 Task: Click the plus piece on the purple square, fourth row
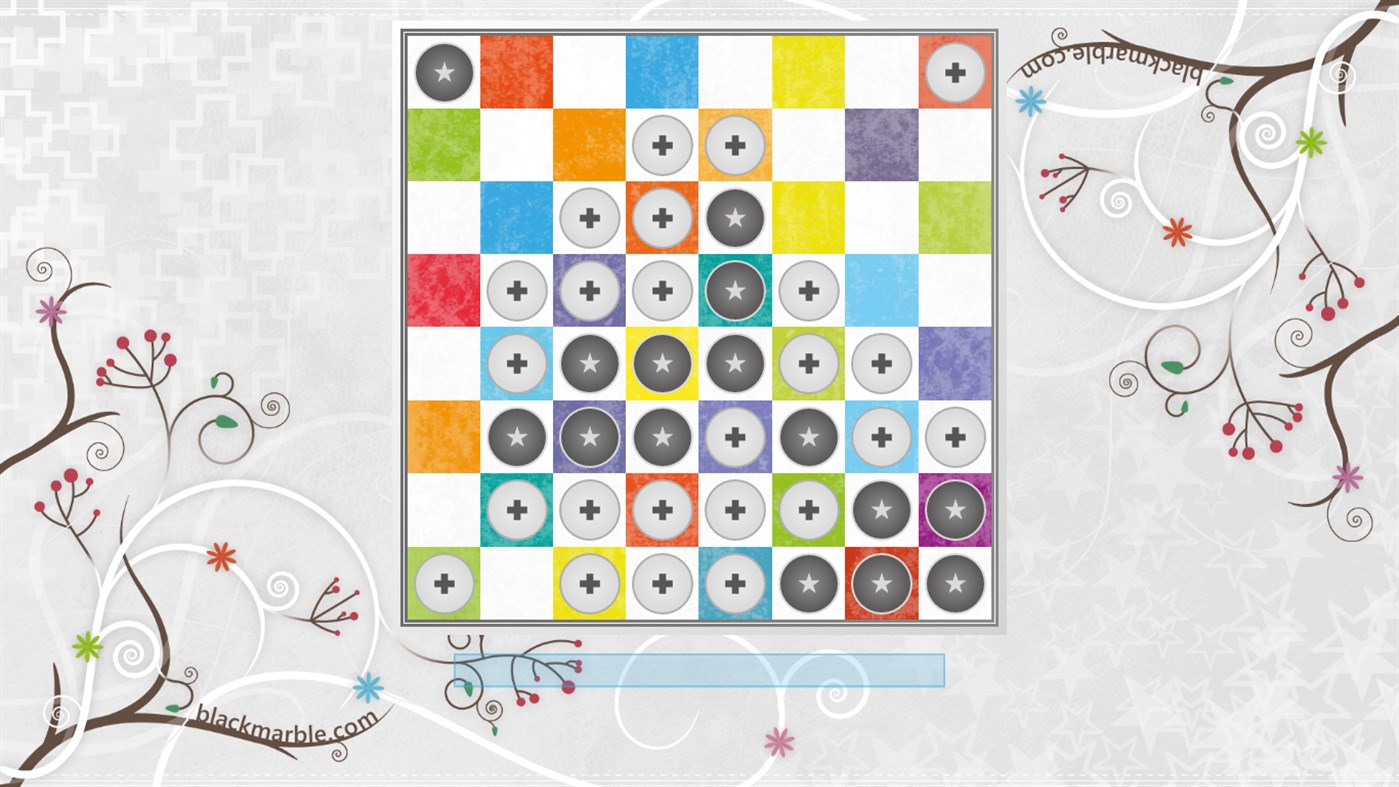tap(588, 291)
